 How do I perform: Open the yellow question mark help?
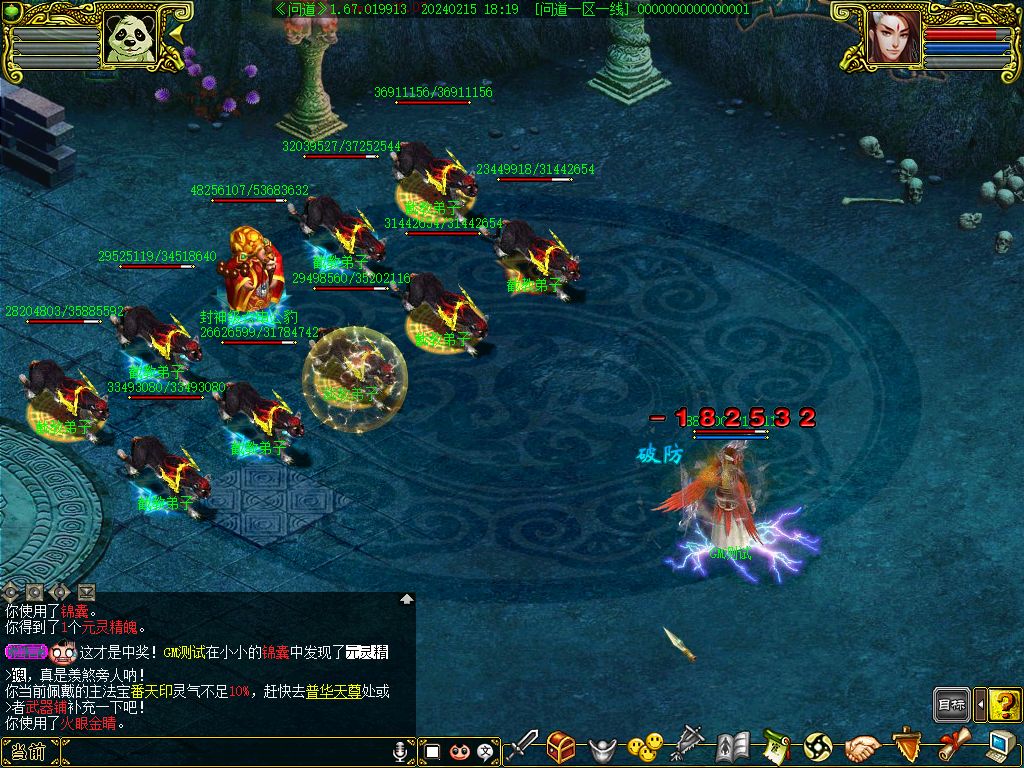1004,705
